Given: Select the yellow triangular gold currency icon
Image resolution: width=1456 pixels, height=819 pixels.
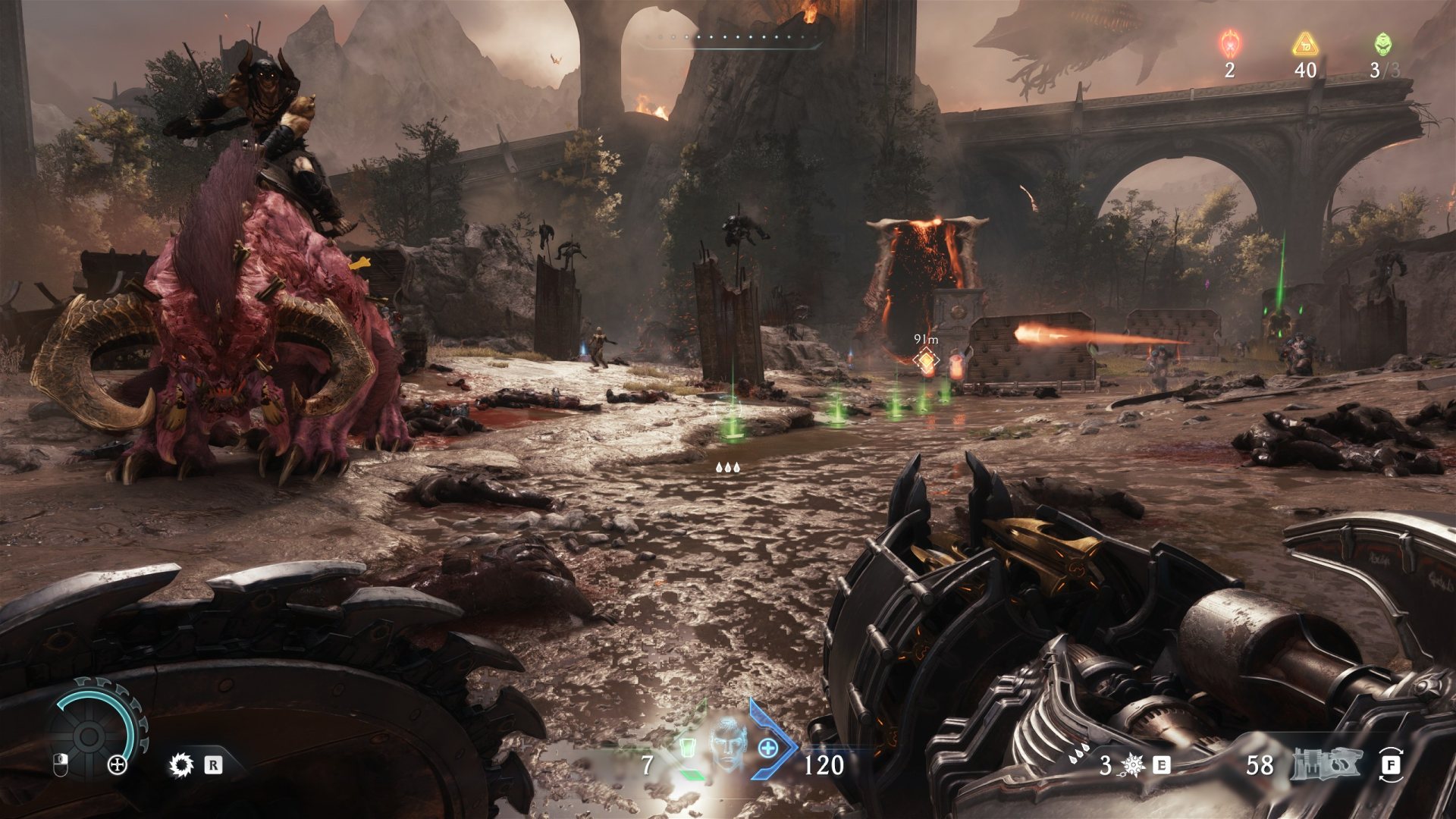Looking at the screenshot, I should pos(1304,45).
